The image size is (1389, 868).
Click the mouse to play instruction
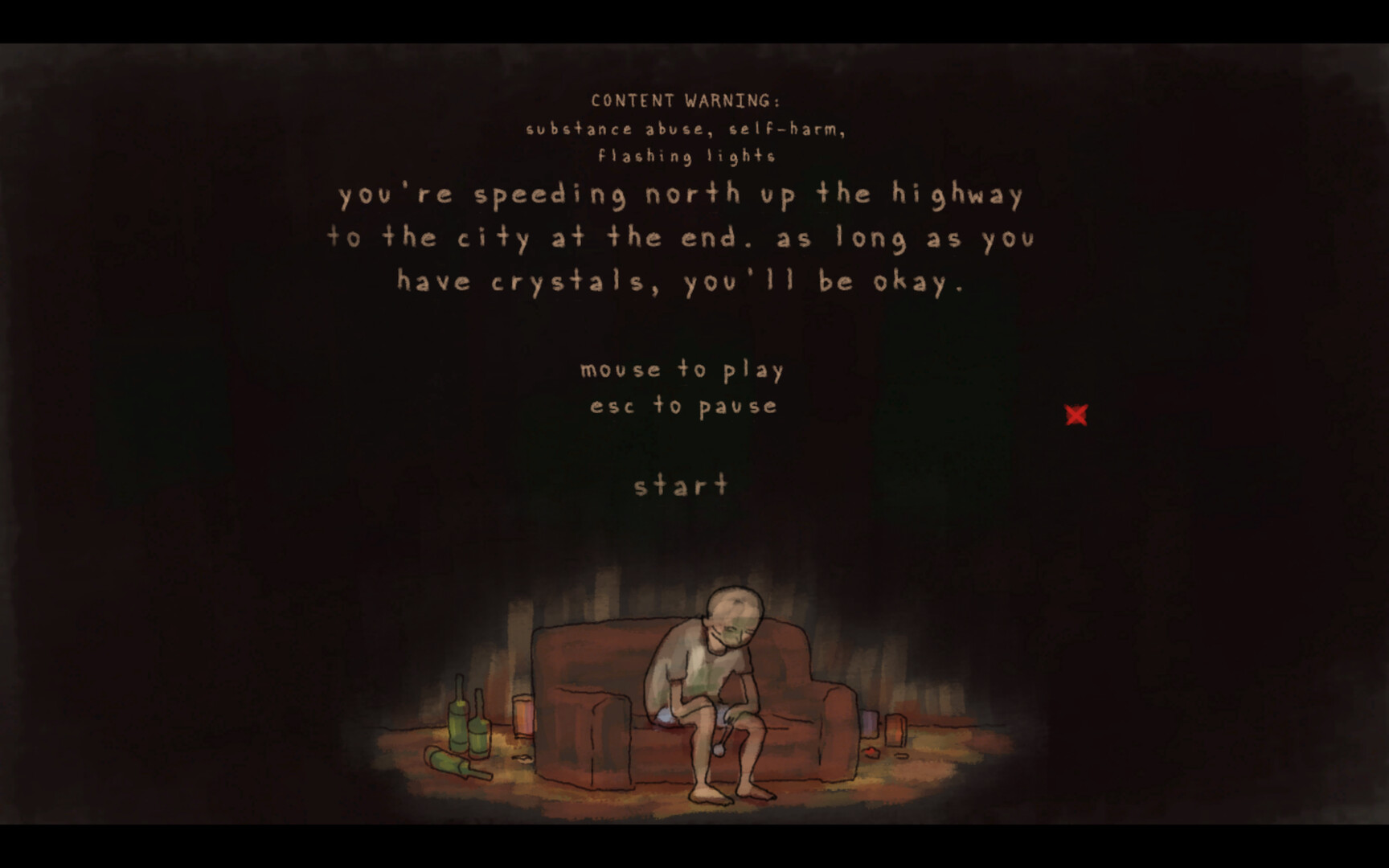[x=682, y=370]
